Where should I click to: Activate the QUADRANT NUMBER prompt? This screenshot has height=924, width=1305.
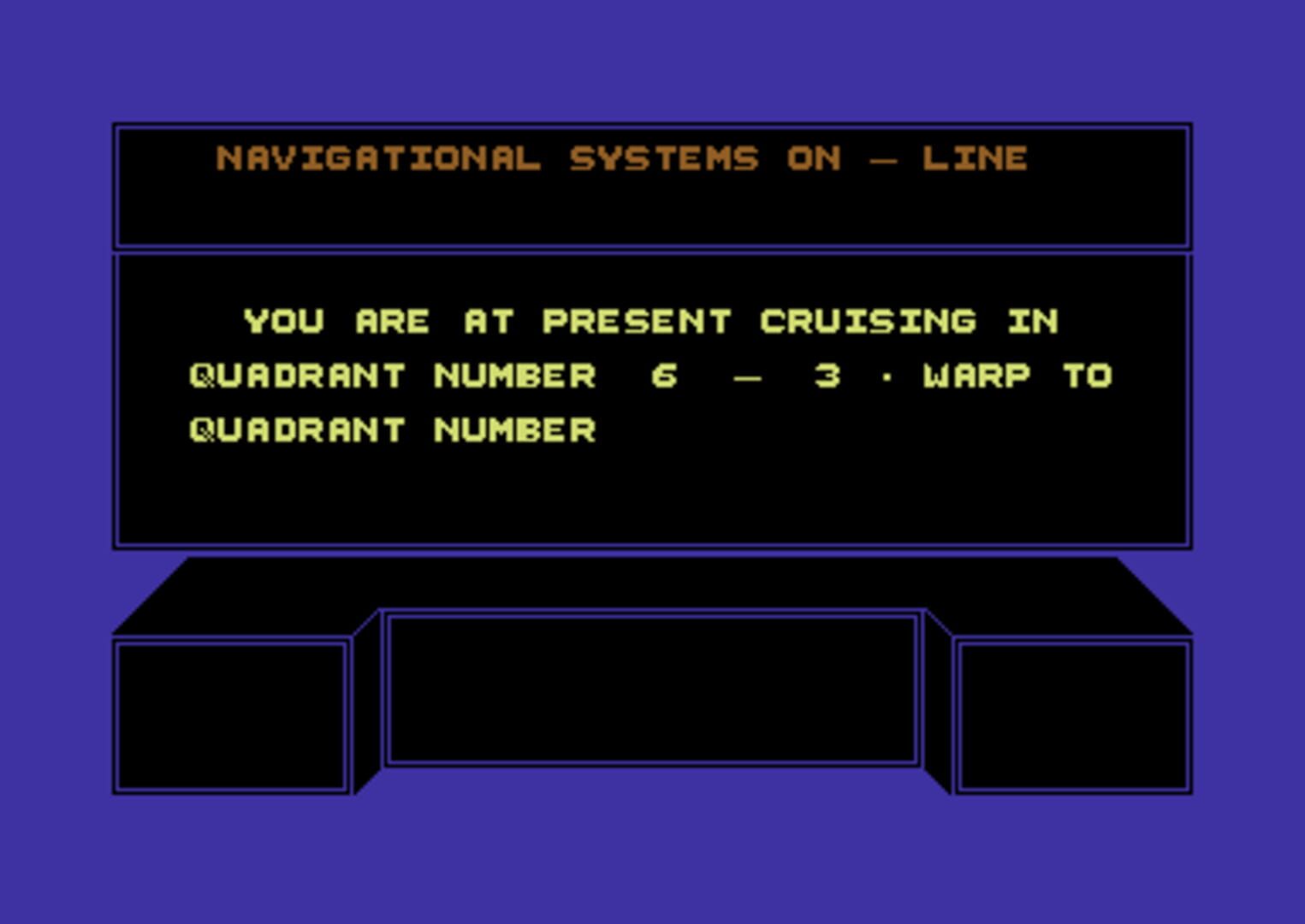tap(392, 428)
